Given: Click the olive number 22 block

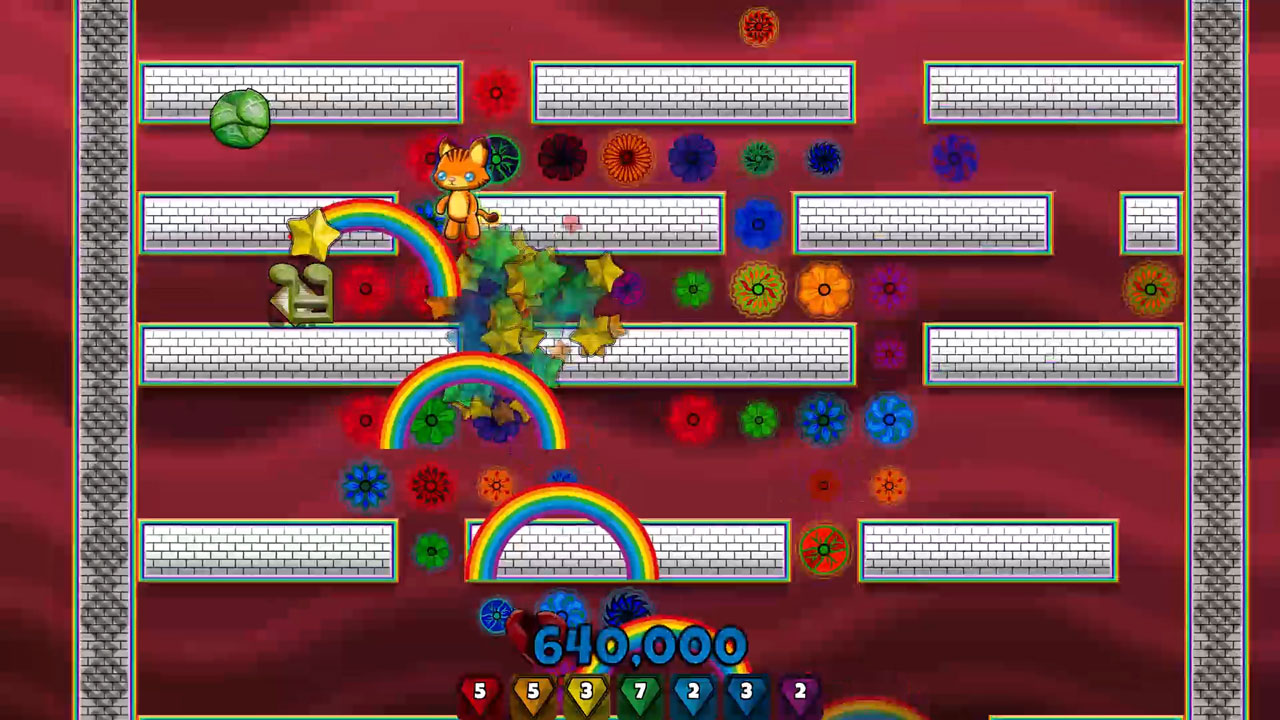Looking at the screenshot, I should (300, 293).
